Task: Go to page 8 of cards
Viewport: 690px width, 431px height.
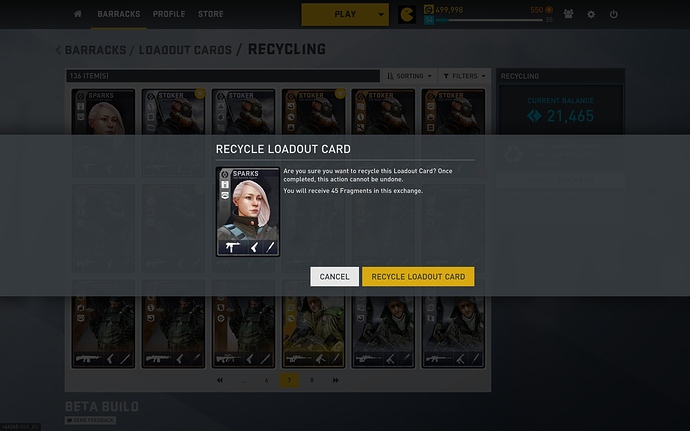Action: 312,380
